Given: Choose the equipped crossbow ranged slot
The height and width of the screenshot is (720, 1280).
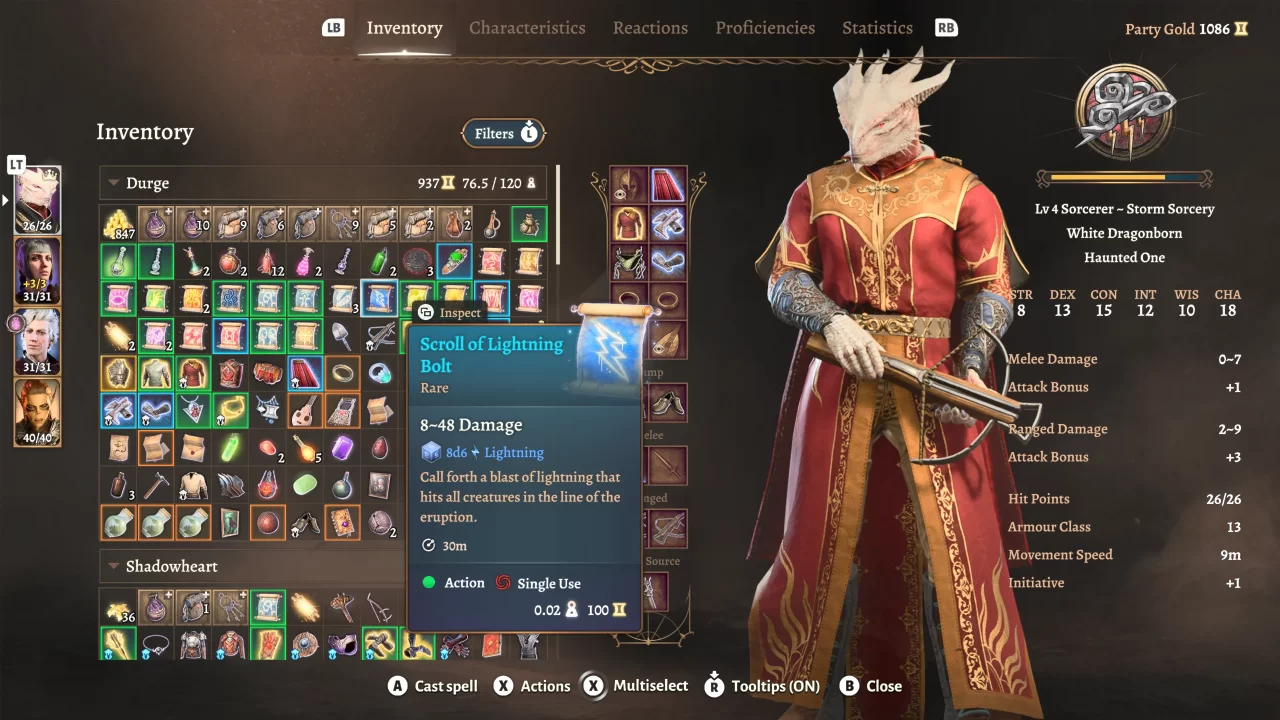Looking at the screenshot, I should tap(667, 527).
